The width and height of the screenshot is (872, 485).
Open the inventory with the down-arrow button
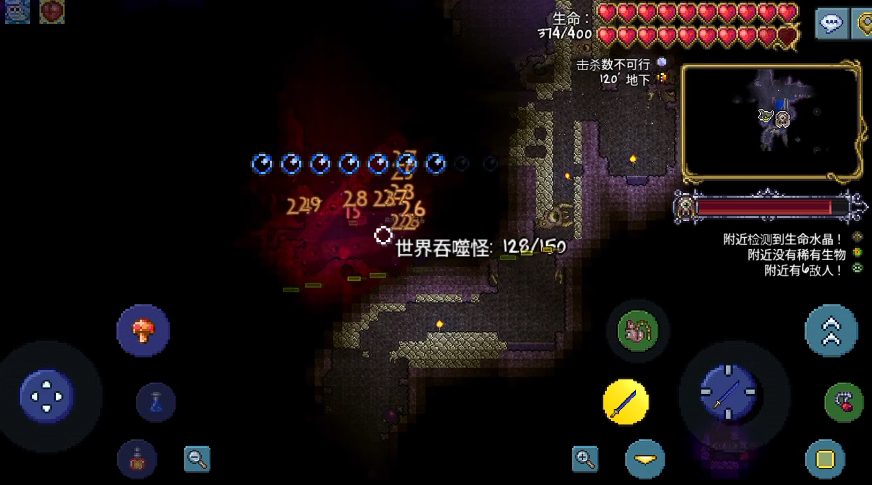click(x=645, y=459)
